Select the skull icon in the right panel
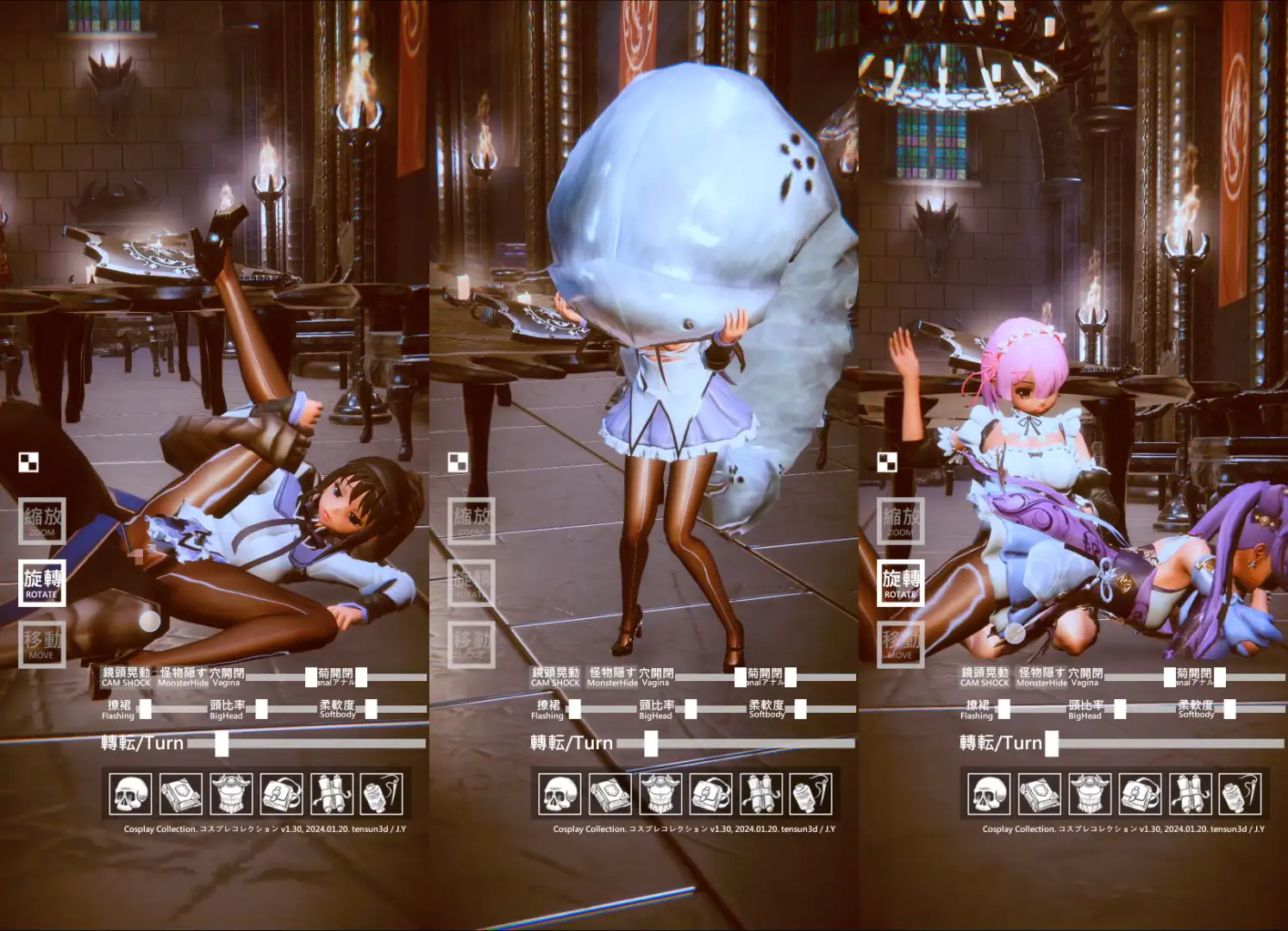Viewport: 1288px width, 931px height. pos(990,794)
